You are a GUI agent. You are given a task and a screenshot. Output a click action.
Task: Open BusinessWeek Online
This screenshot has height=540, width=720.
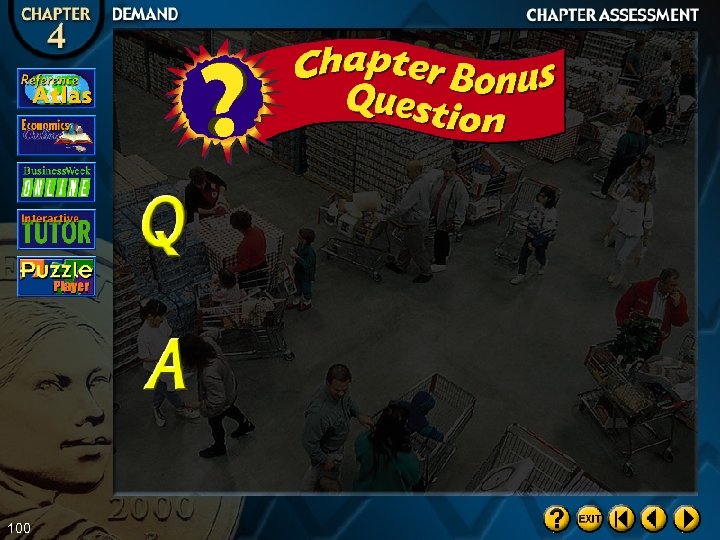click(x=56, y=182)
